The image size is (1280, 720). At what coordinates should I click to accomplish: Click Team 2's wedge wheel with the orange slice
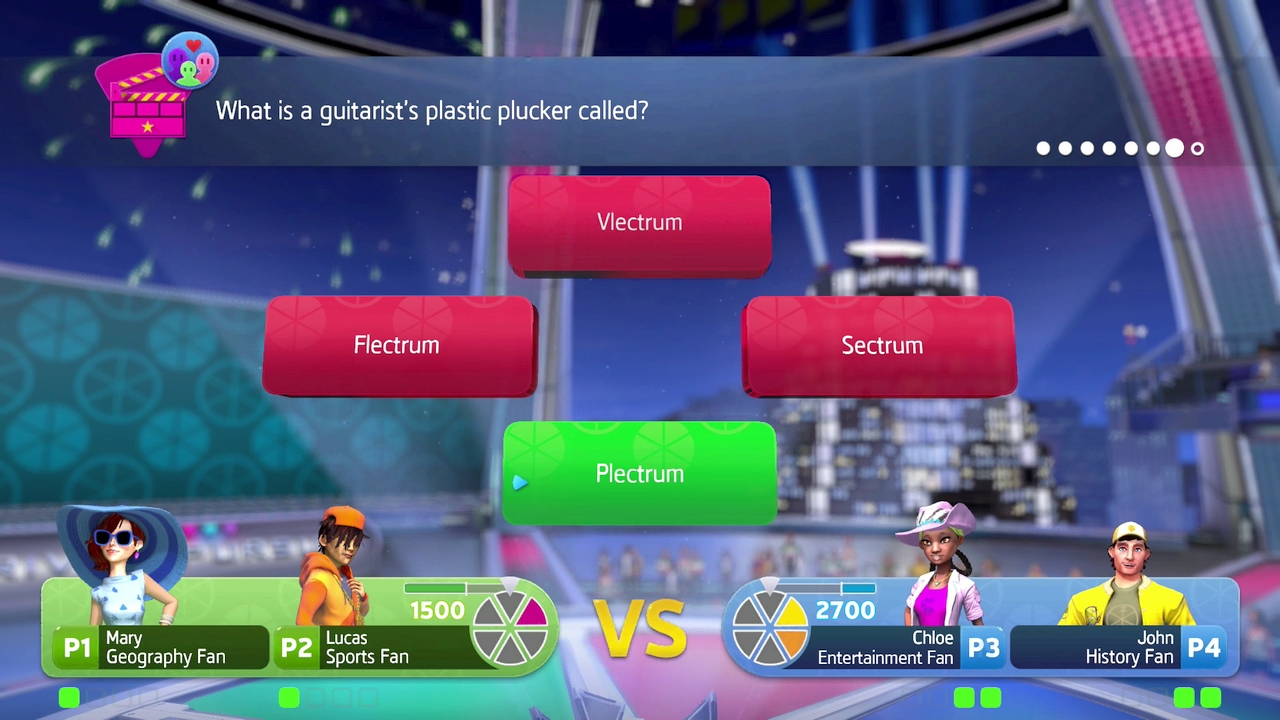(x=770, y=625)
